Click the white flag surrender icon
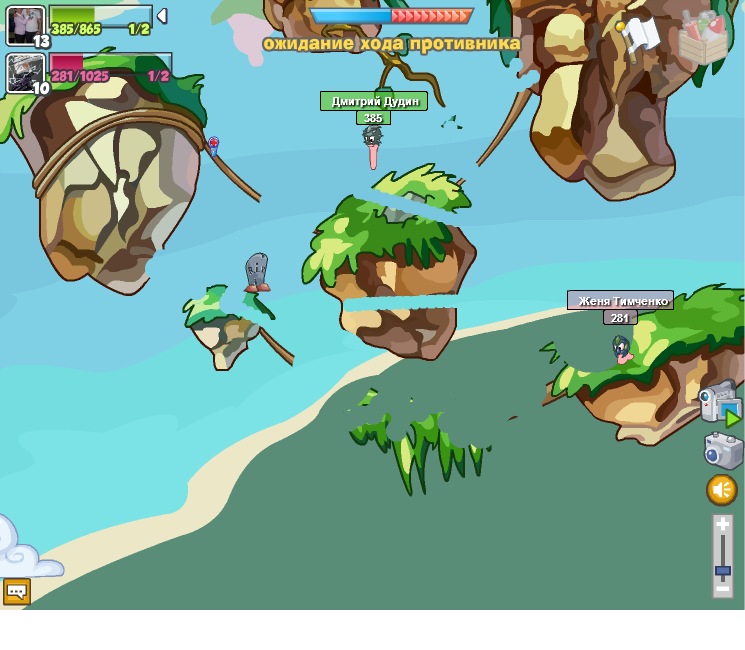Image resolution: width=745 pixels, height=650 pixels. [640, 35]
